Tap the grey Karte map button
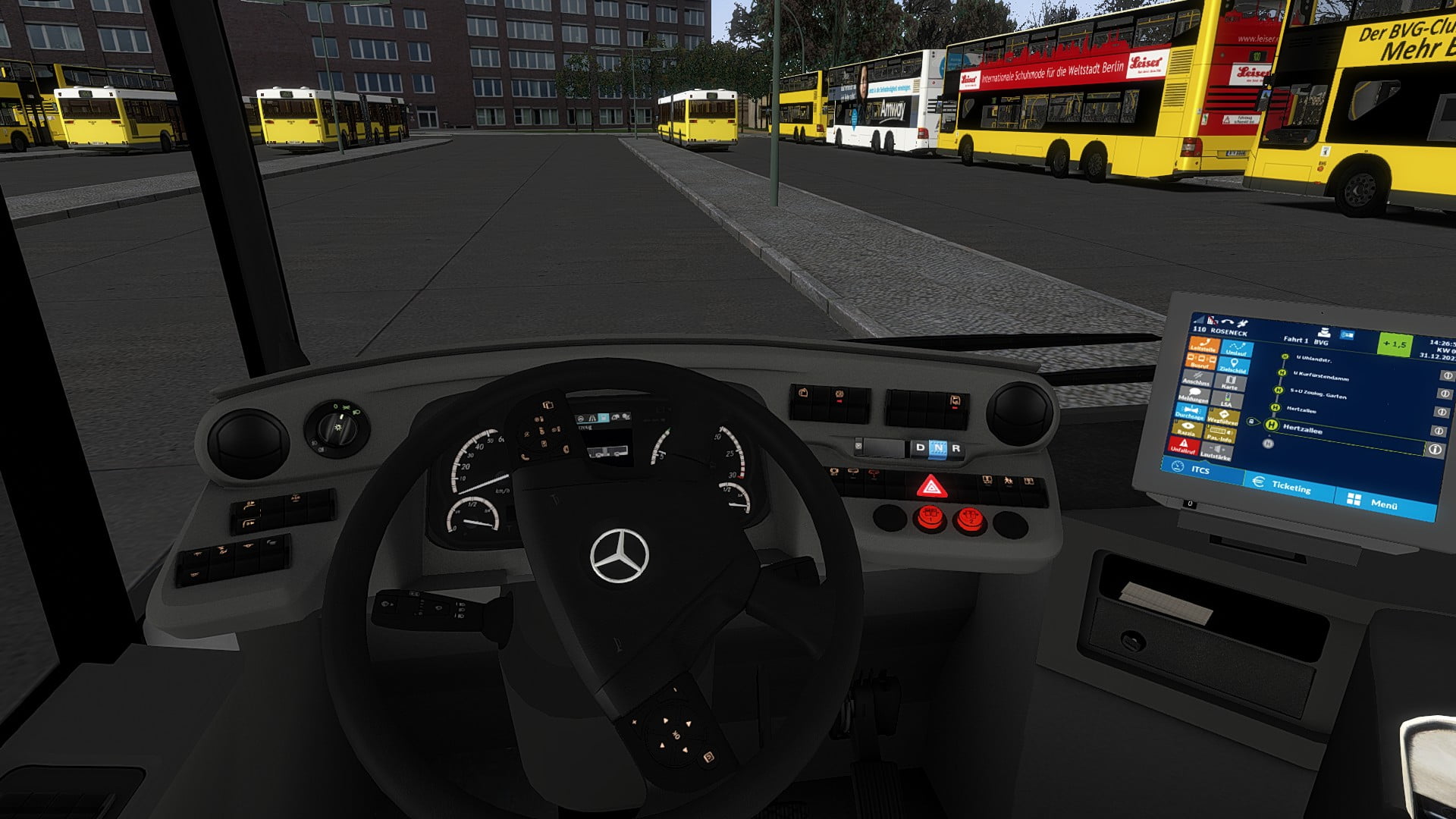The height and width of the screenshot is (819, 1456). click(1229, 383)
